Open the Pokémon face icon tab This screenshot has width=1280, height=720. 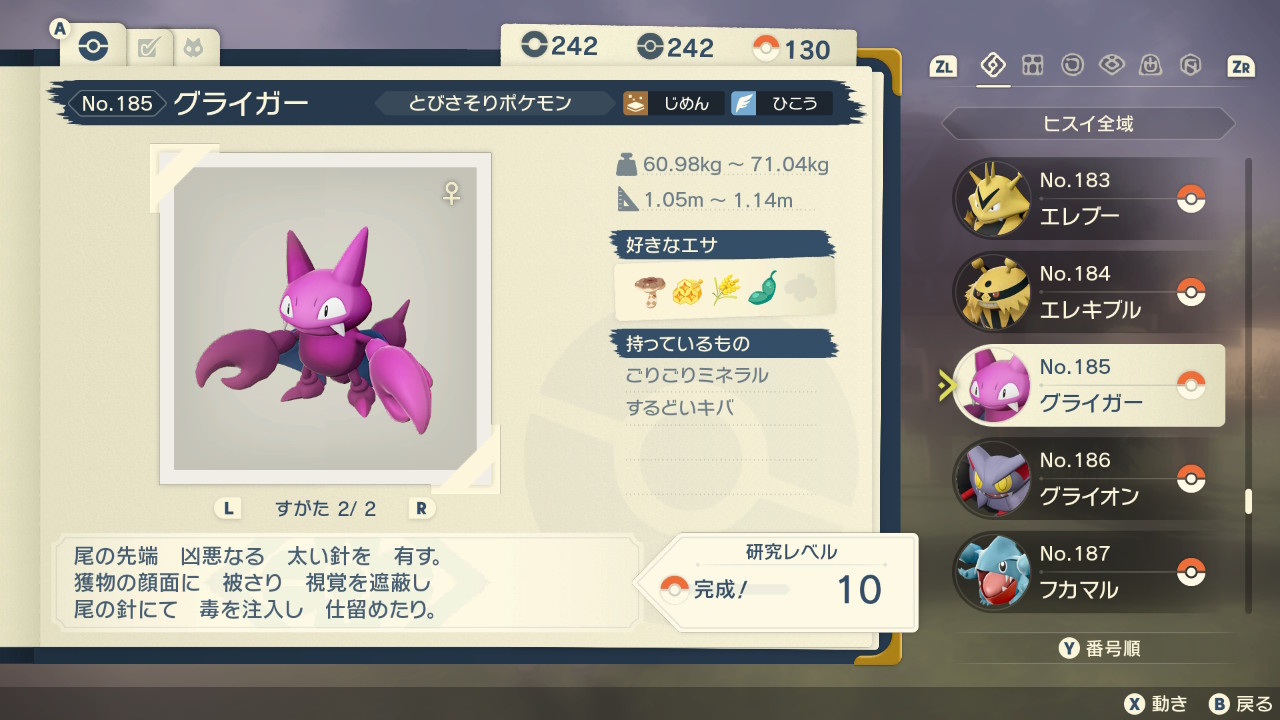click(191, 47)
